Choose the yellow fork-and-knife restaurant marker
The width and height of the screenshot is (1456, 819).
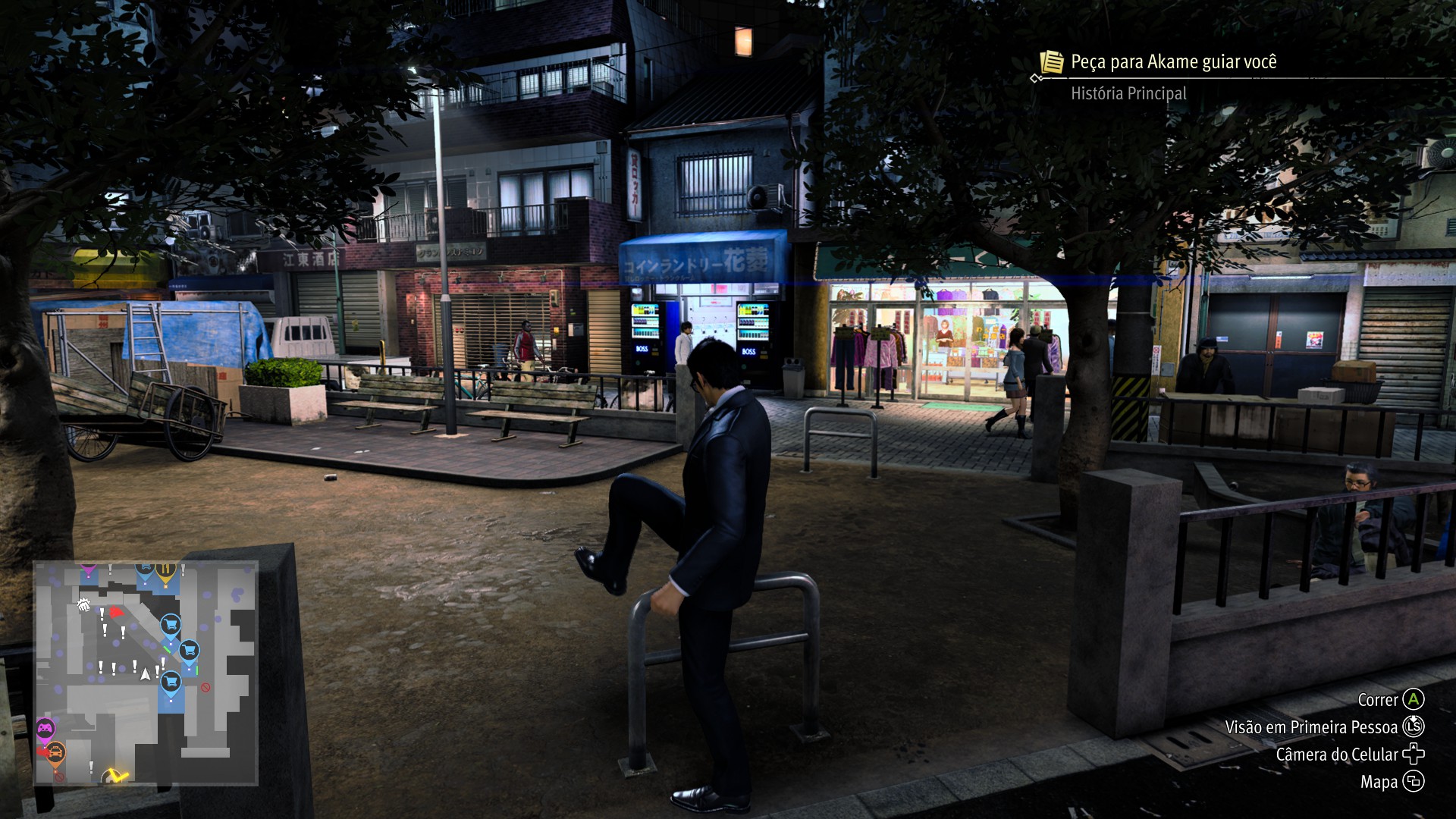point(165,571)
